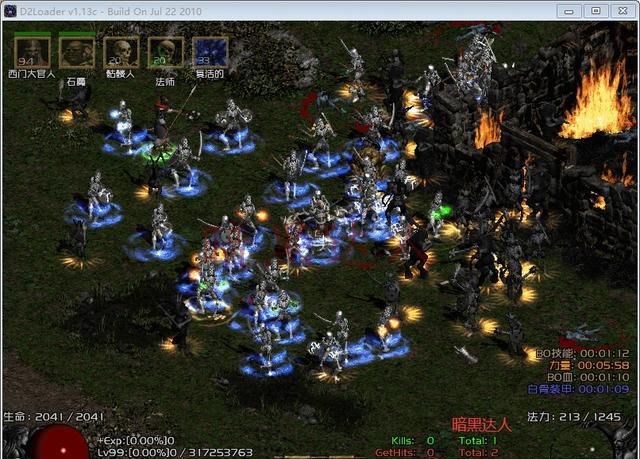Click the 复活的 revived minion portrait
This screenshot has height=459, width=640.
coord(210,52)
